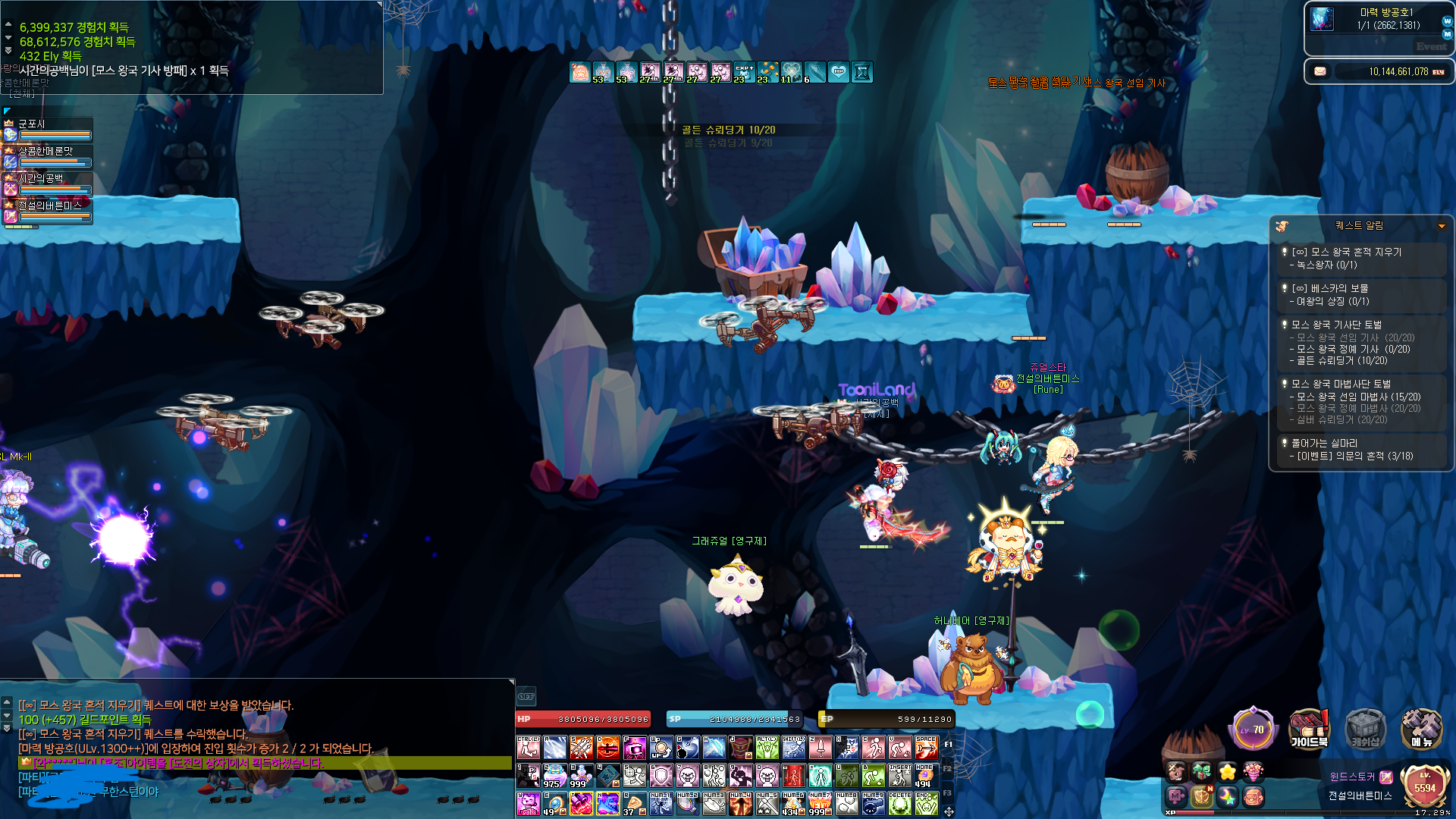Toggle the OFF button above HP bar
Viewport: 1456px width, 819px height.
pos(526,696)
